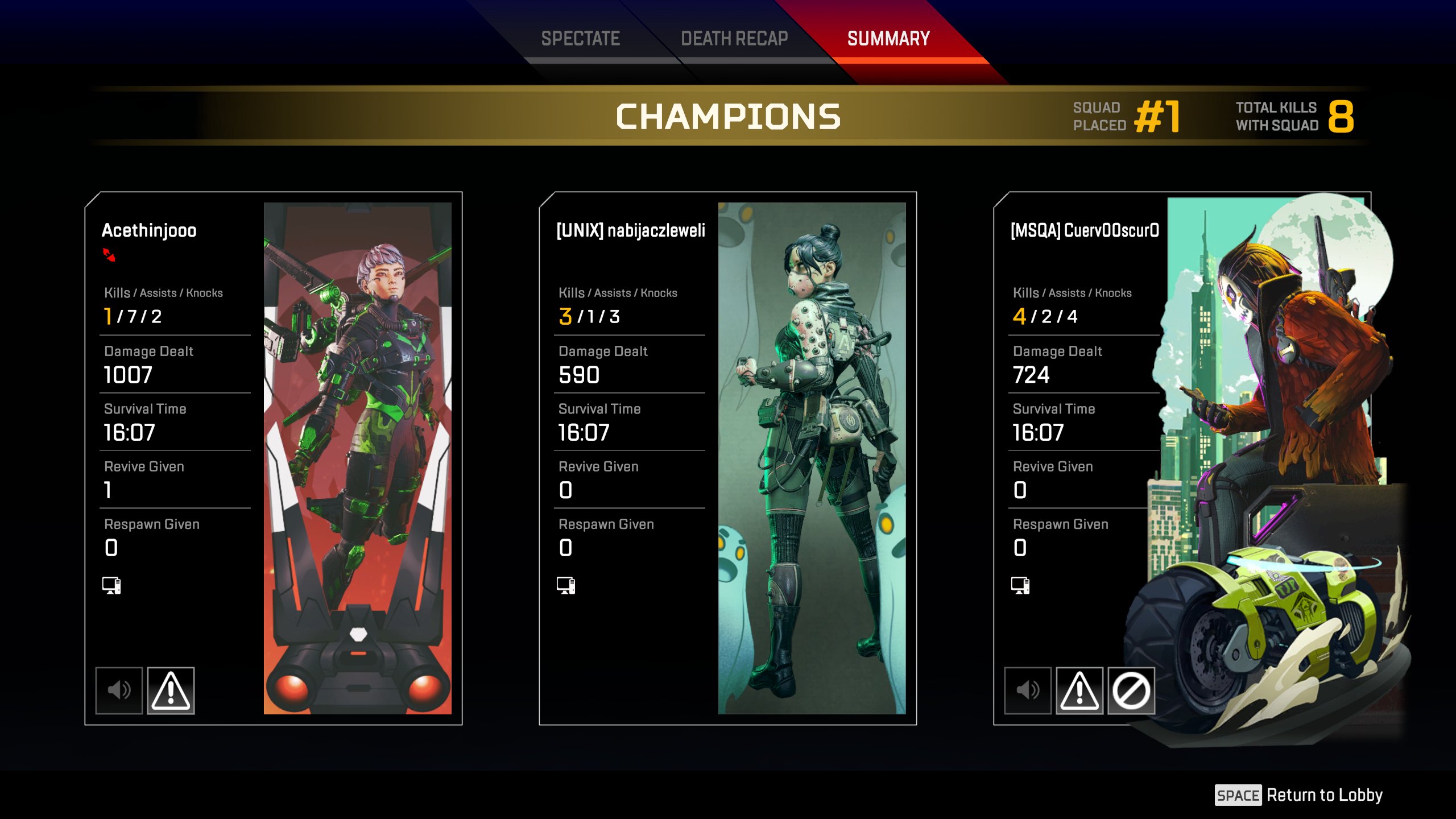
Task: Switch to the Spectate tab
Action: (x=580, y=39)
